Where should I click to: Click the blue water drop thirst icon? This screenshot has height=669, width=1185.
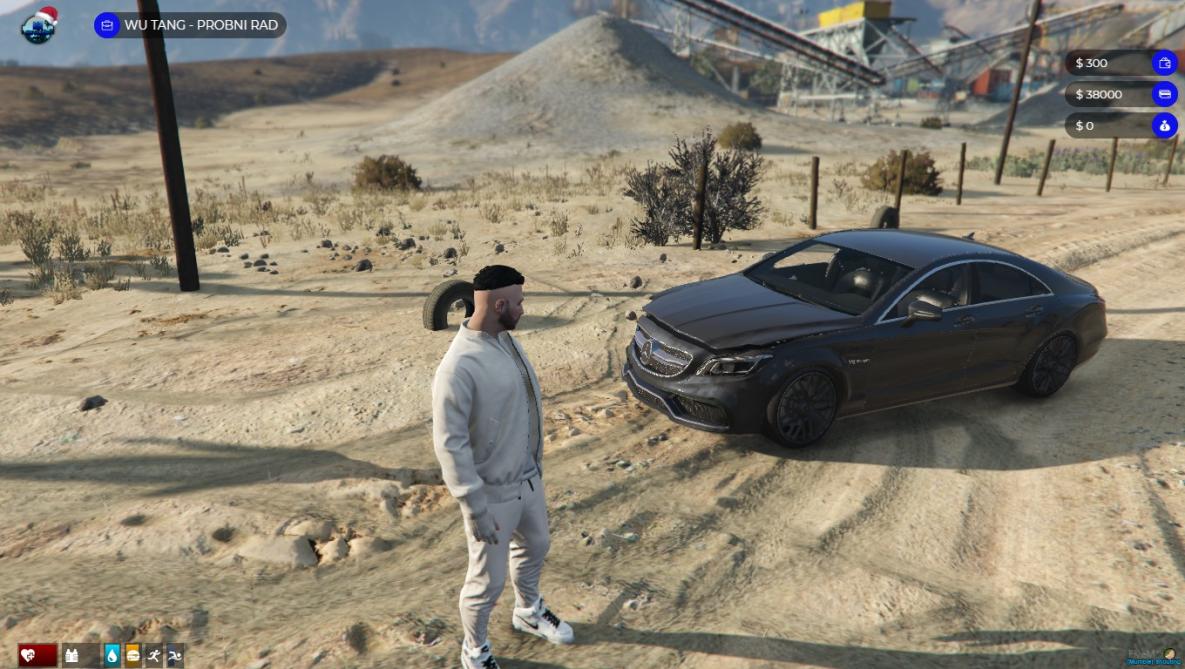pos(112,656)
